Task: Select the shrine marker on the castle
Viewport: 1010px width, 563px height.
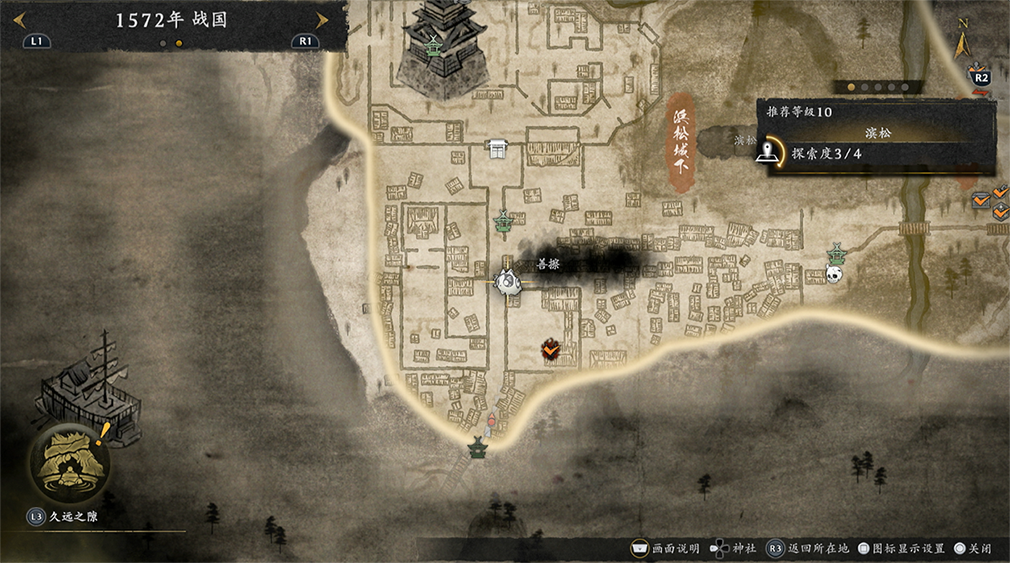Action: coord(432,44)
